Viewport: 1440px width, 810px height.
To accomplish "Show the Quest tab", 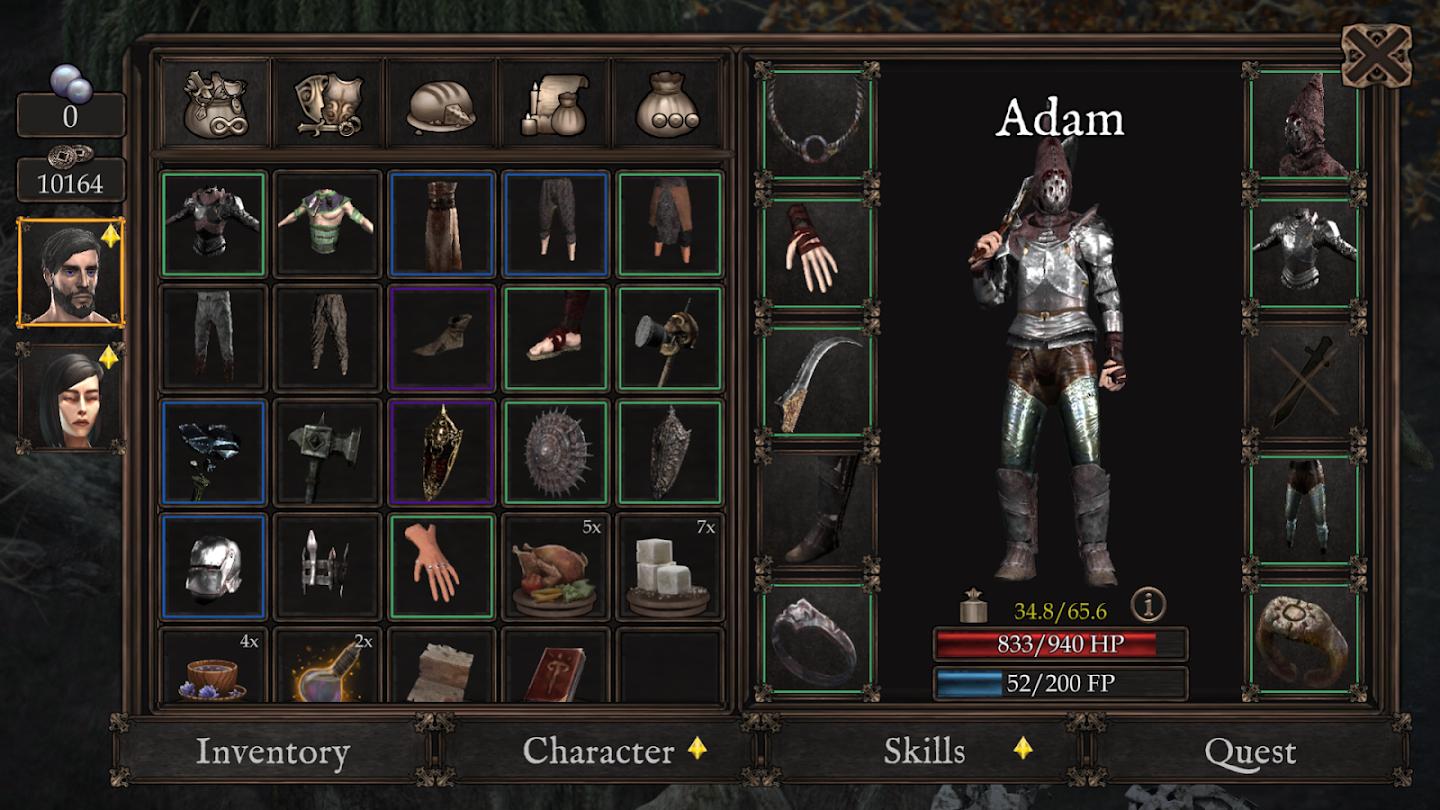I will (1250, 751).
